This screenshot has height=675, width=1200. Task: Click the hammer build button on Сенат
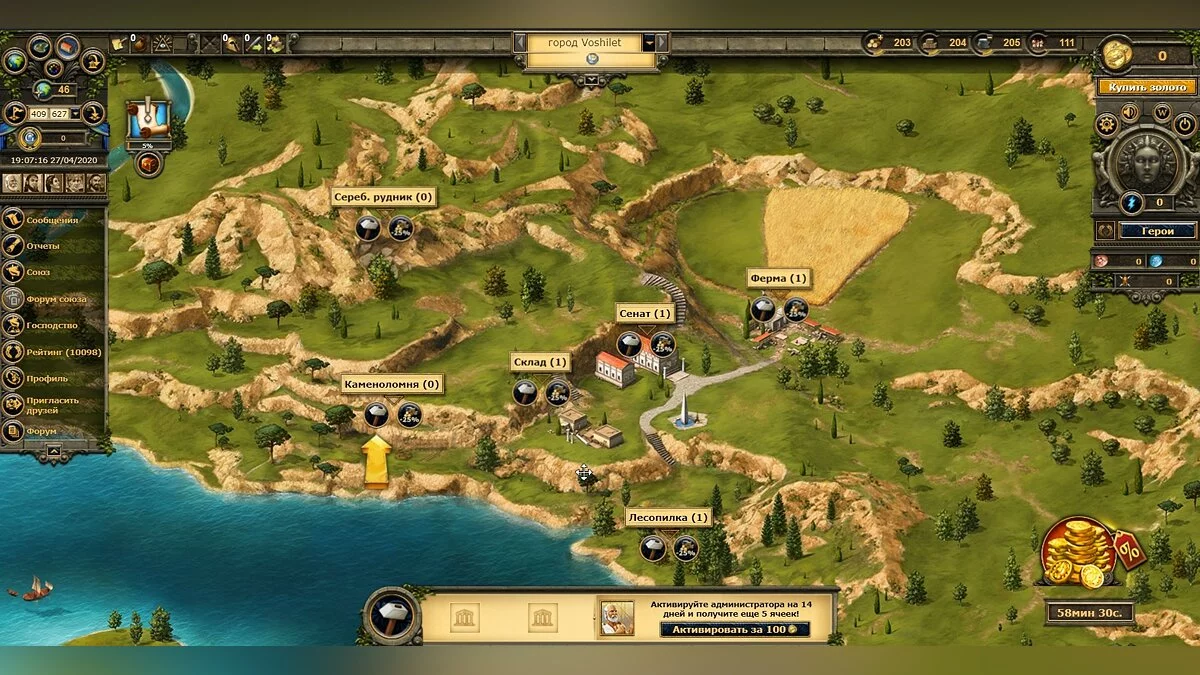pyautogui.click(x=629, y=345)
